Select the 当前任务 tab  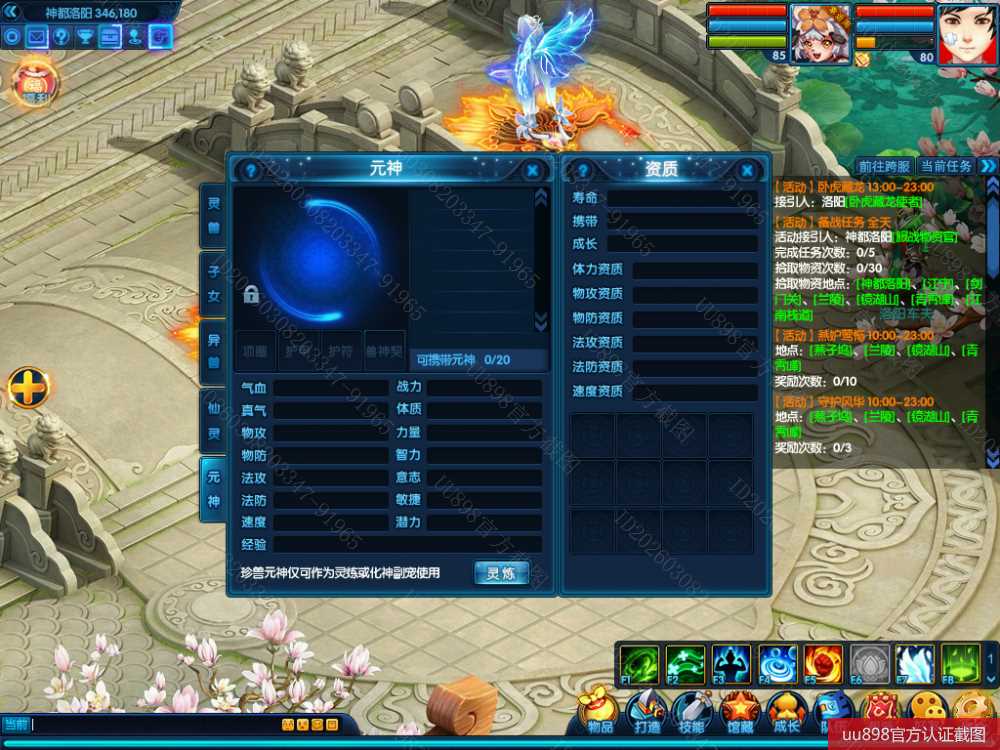pyautogui.click(x=945, y=166)
